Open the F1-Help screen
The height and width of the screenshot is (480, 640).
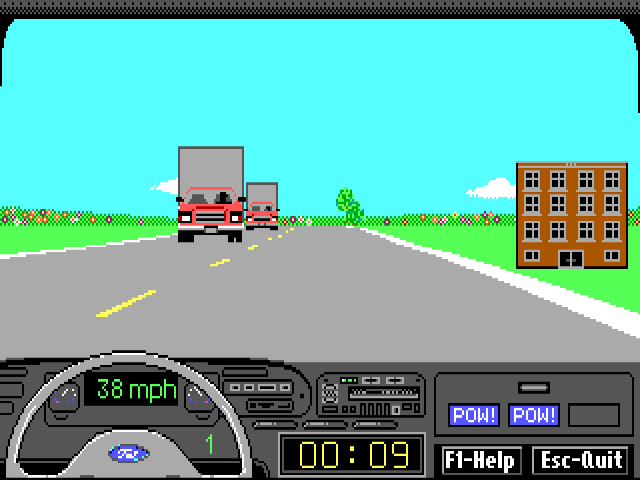tap(481, 460)
